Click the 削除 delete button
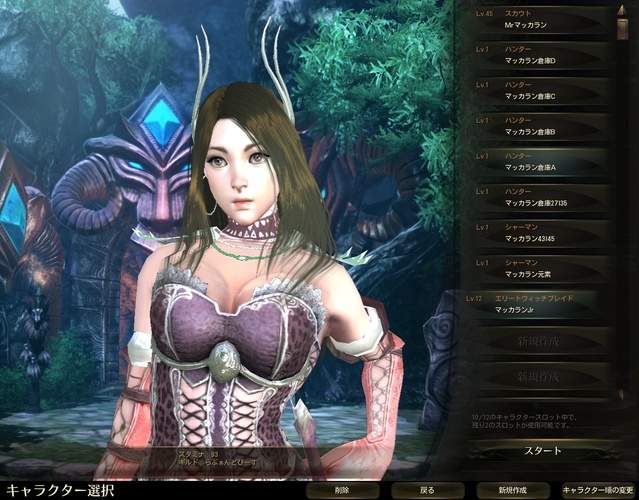This screenshot has width=639, height=500. (341, 491)
